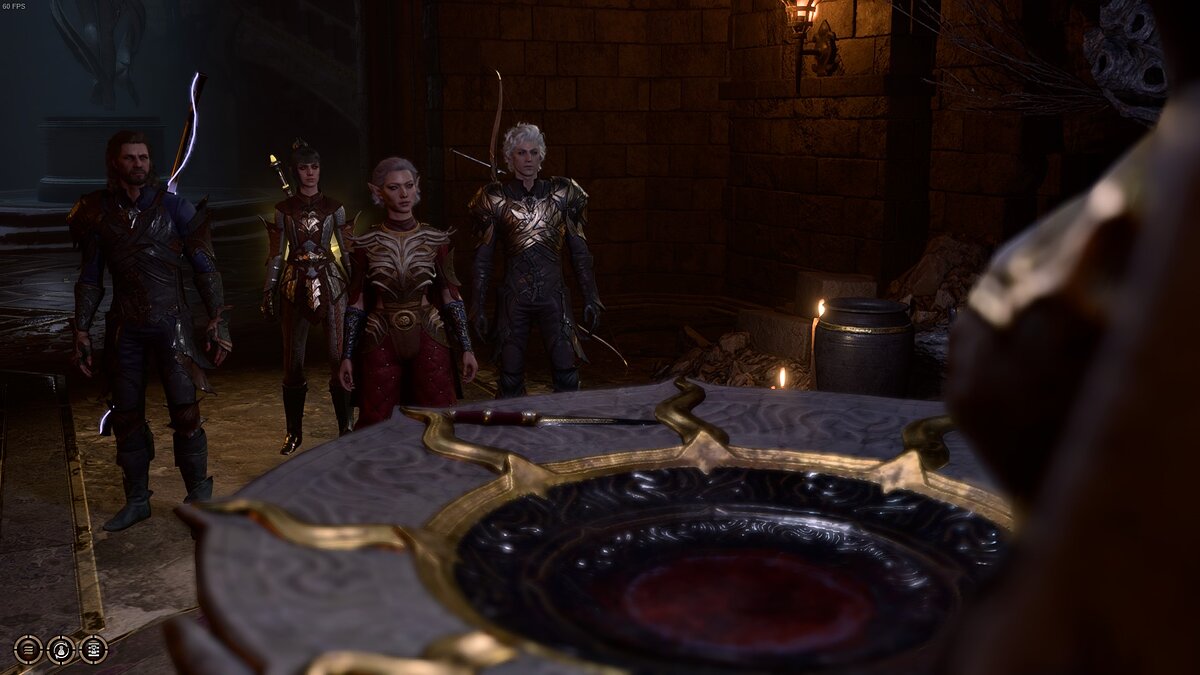Click the switch character icon
This screenshot has width=1200, height=675.
[61, 649]
